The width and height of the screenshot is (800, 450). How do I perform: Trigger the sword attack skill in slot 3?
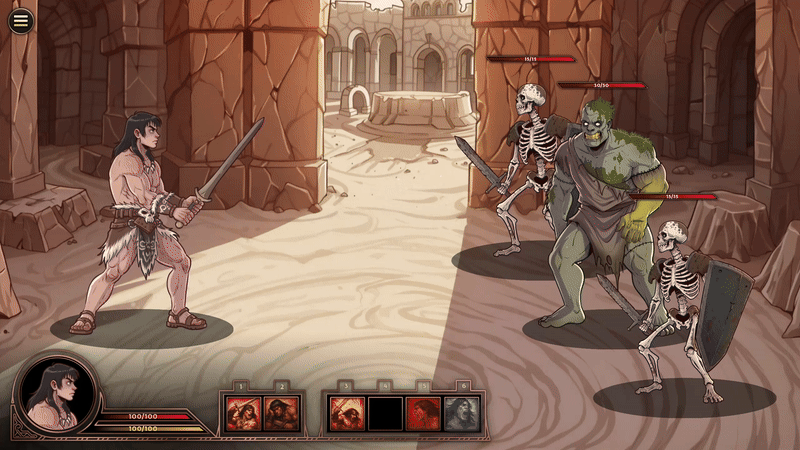(x=346, y=413)
